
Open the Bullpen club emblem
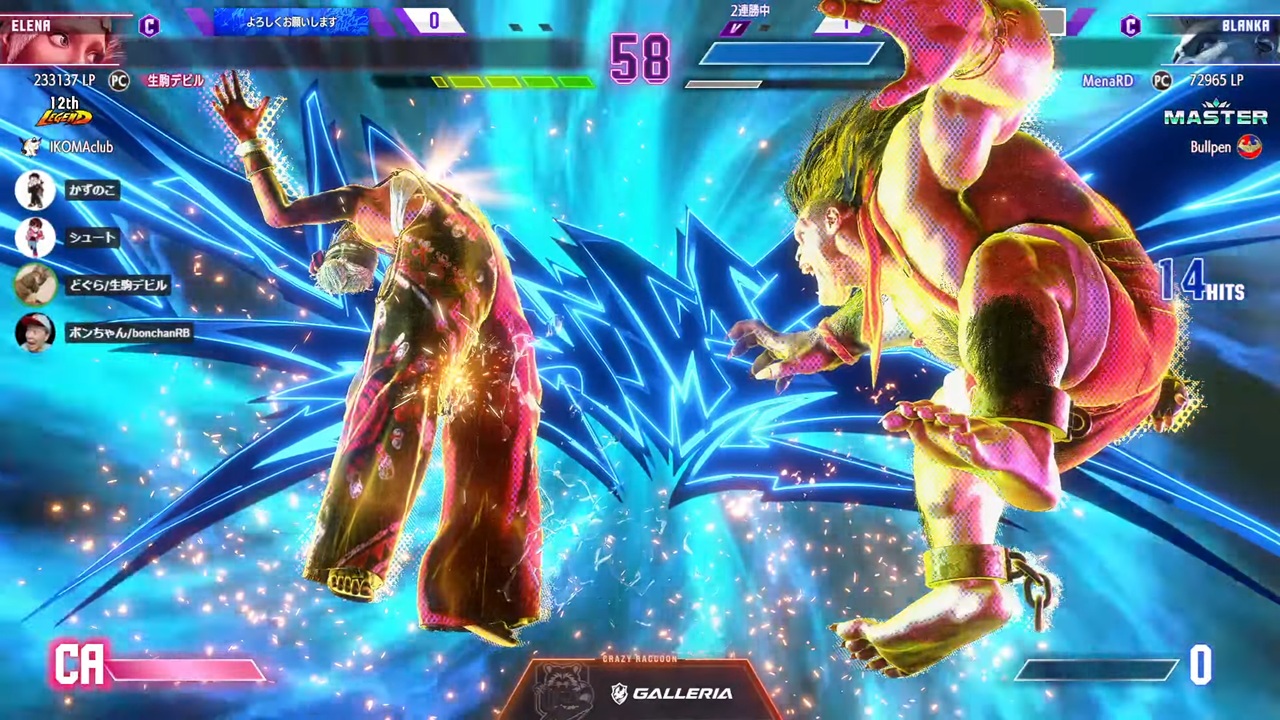coord(1249,147)
